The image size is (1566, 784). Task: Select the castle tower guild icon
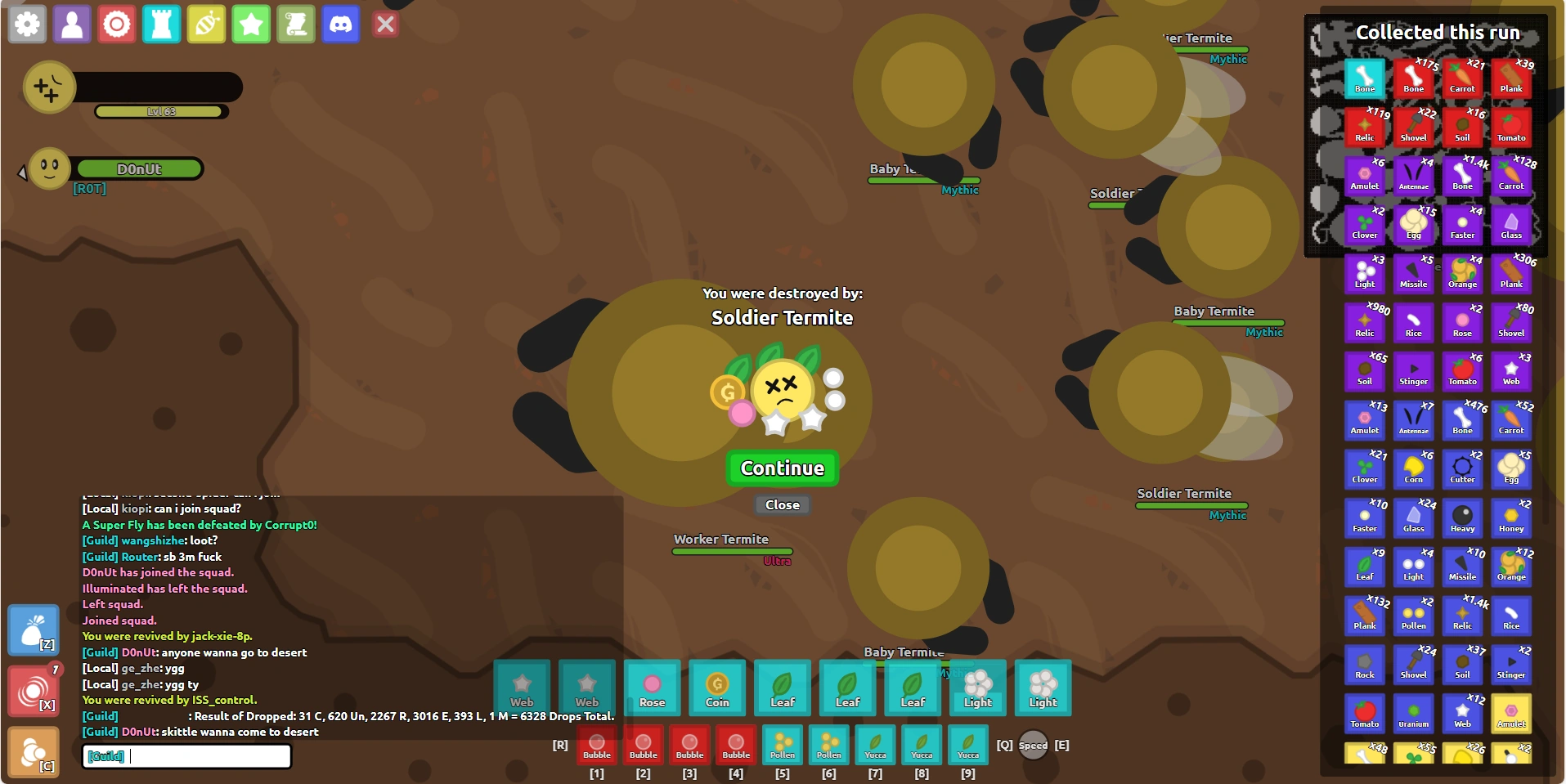pos(161,25)
